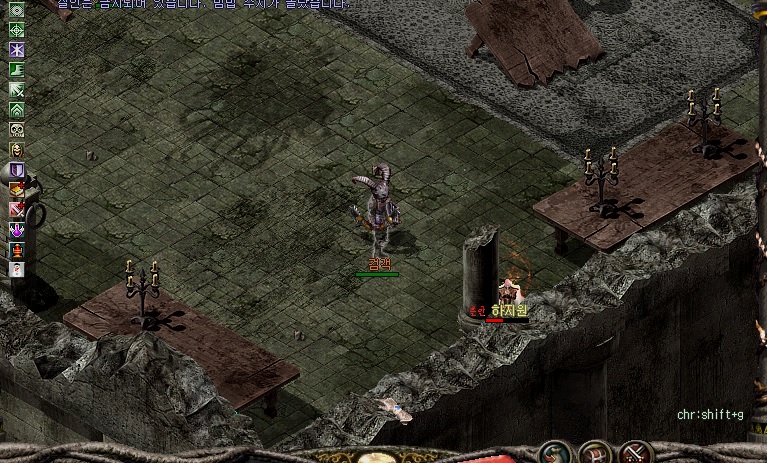Select the purple shield buff icon
767x463 pixels.
pyautogui.click(x=16, y=169)
